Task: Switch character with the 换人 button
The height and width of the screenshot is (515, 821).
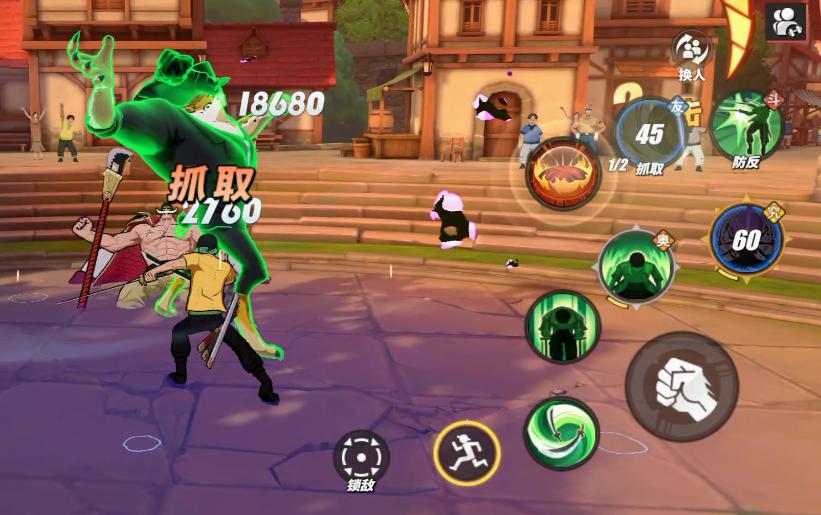Action: [692, 50]
